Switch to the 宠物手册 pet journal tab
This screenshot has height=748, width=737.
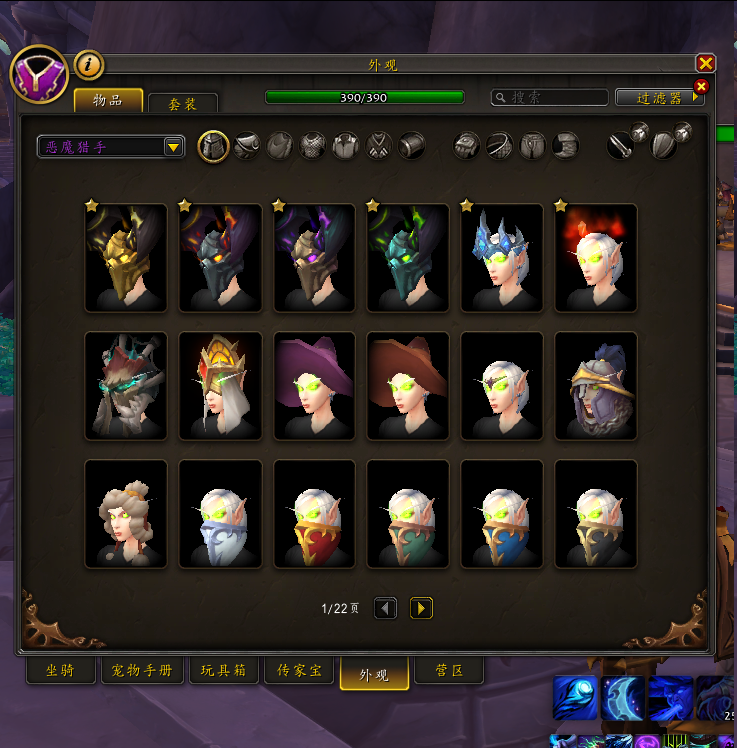(x=142, y=670)
